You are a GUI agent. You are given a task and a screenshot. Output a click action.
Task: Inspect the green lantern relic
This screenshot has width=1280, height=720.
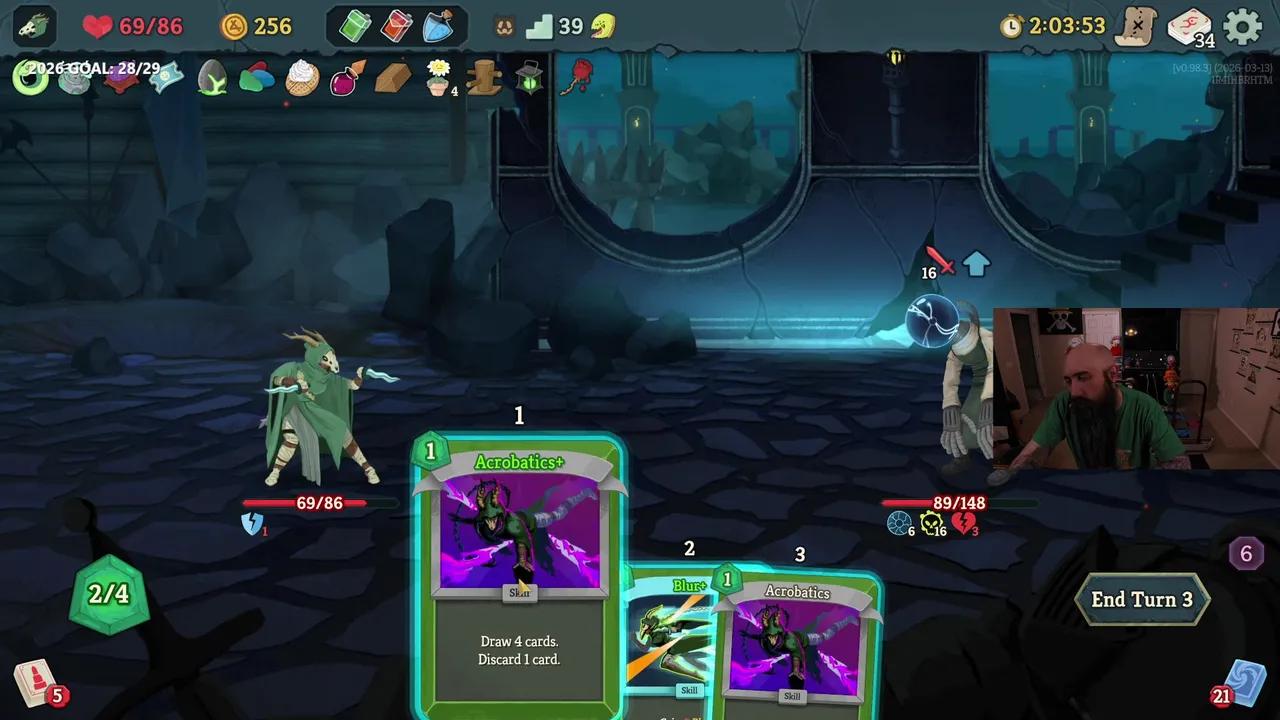[x=529, y=77]
